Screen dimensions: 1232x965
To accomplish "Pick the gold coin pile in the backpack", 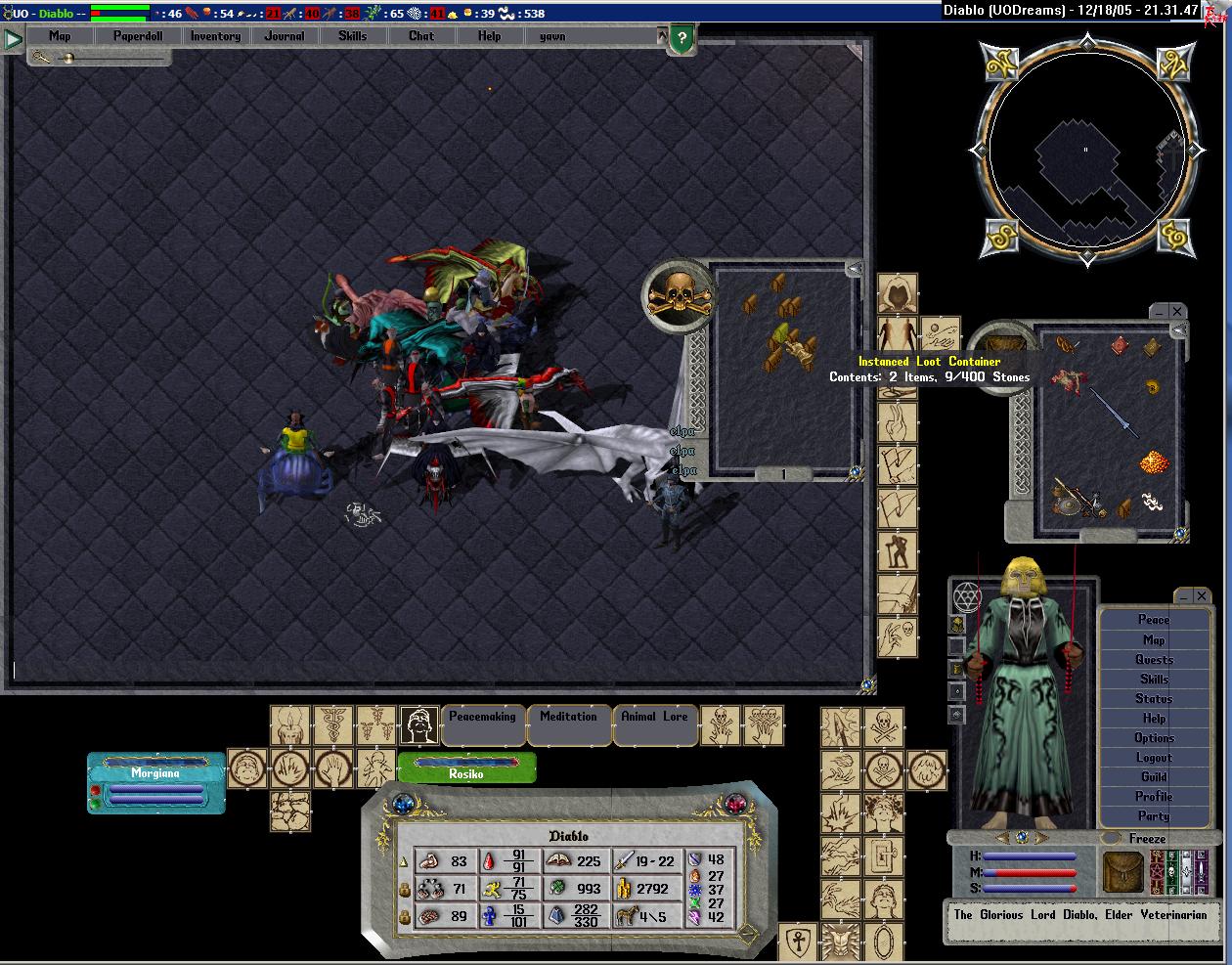I will coord(1155,461).
